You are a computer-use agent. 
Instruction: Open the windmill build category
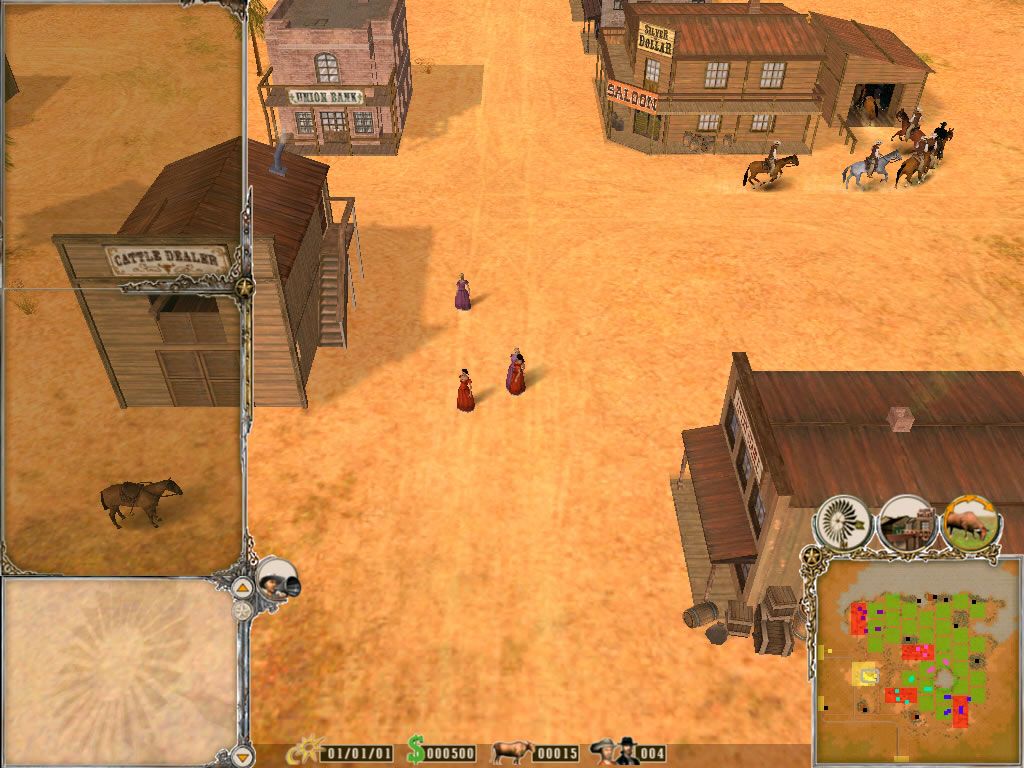[843, 521]
